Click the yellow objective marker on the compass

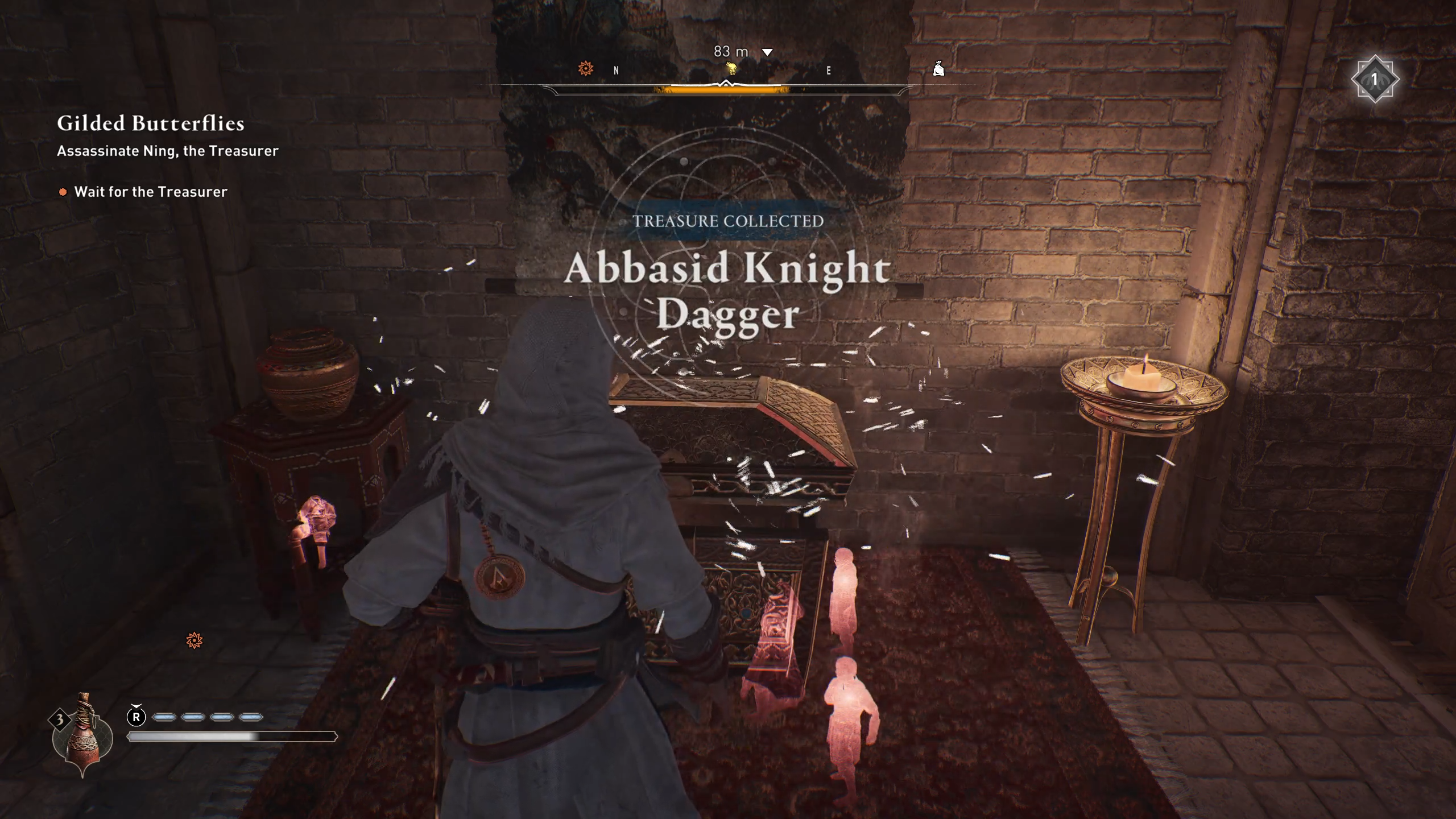pos(730,69)
